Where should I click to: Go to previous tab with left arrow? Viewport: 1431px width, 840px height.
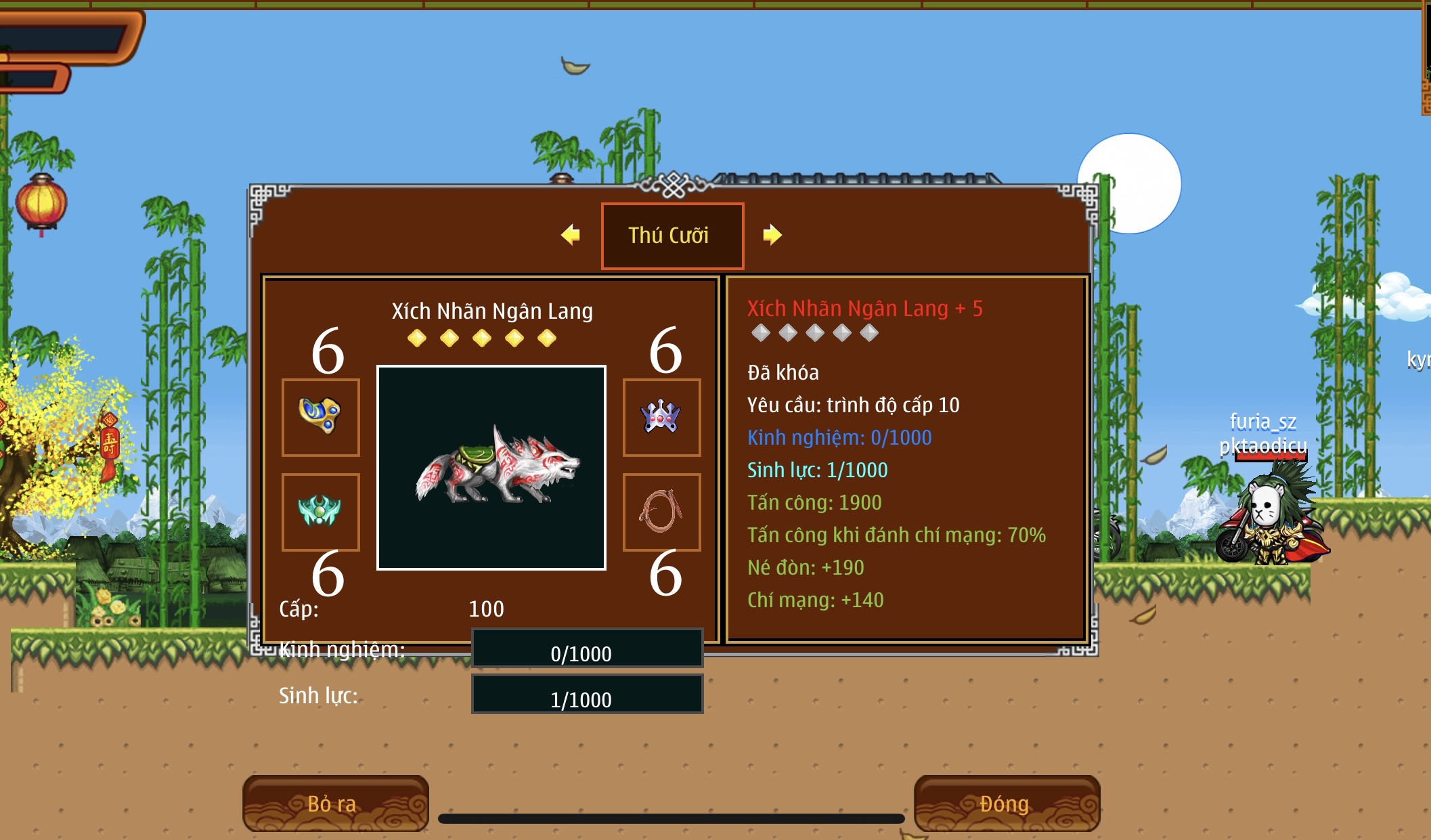click(x=571, y=235)
